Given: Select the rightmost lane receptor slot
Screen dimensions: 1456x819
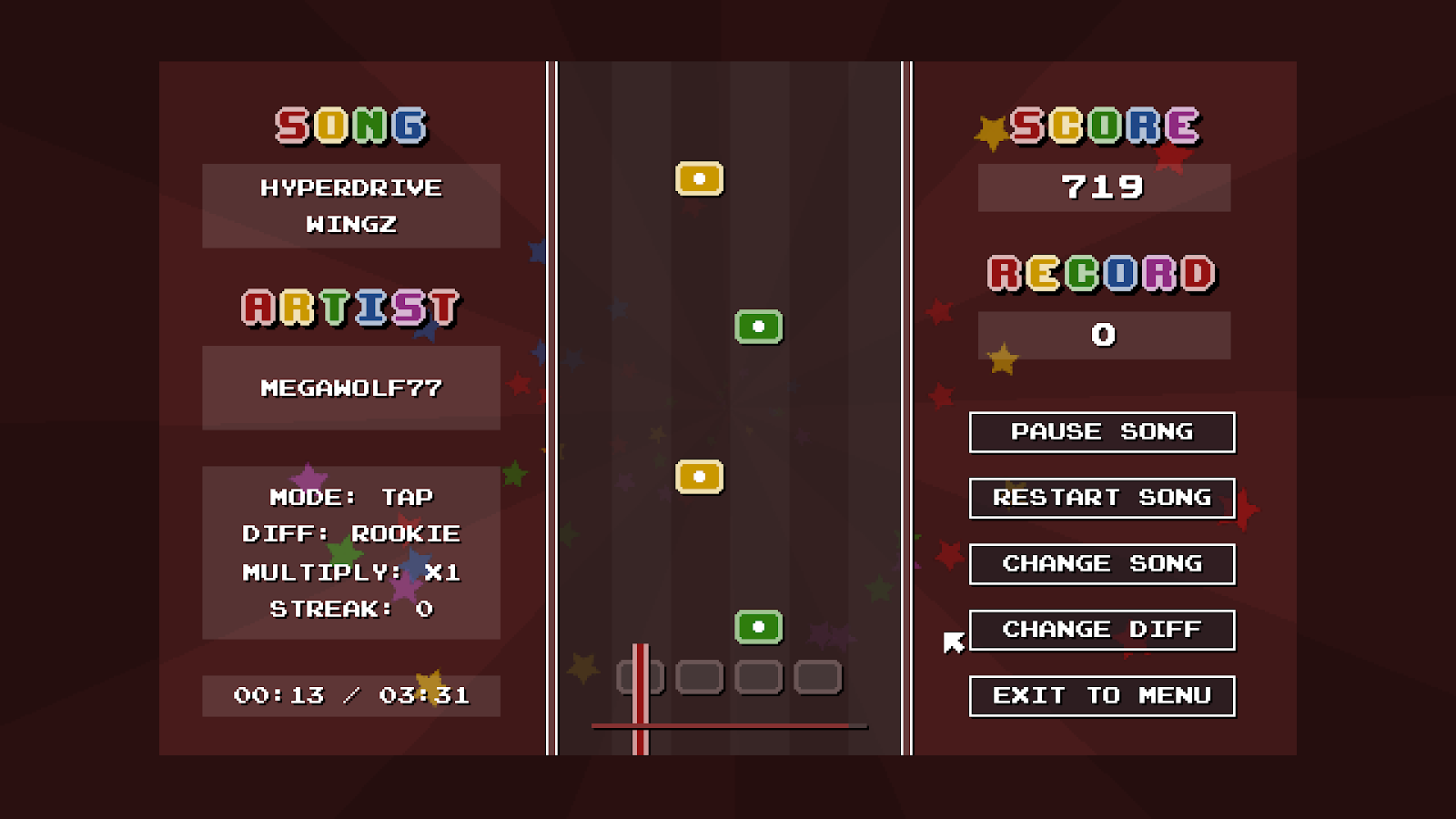Looking at the screenshot, I should (x=818, y=676).
